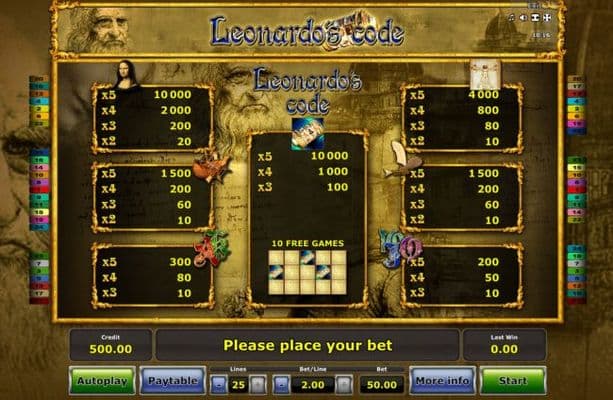Lower the Bet/Line amount
The height and width of the screenshot is (400, 613).
pos(284,383)
